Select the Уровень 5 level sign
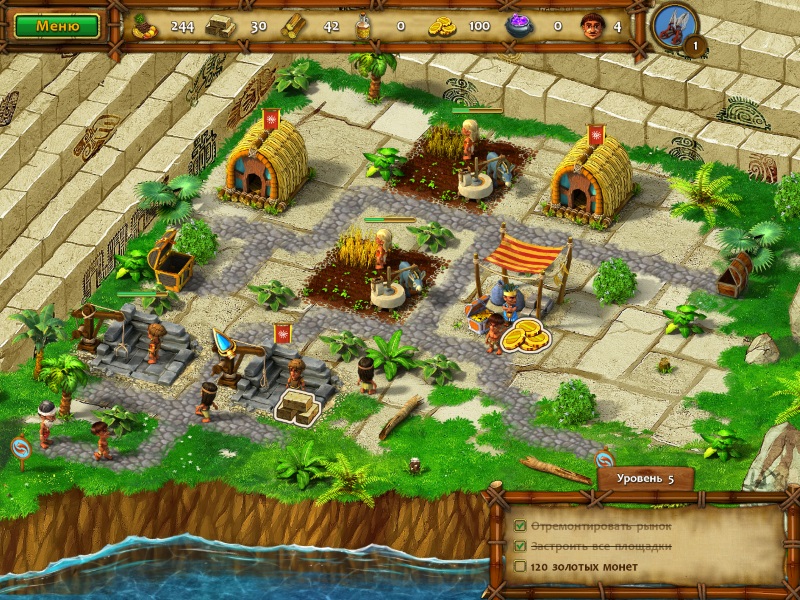 tap(646, 478)
